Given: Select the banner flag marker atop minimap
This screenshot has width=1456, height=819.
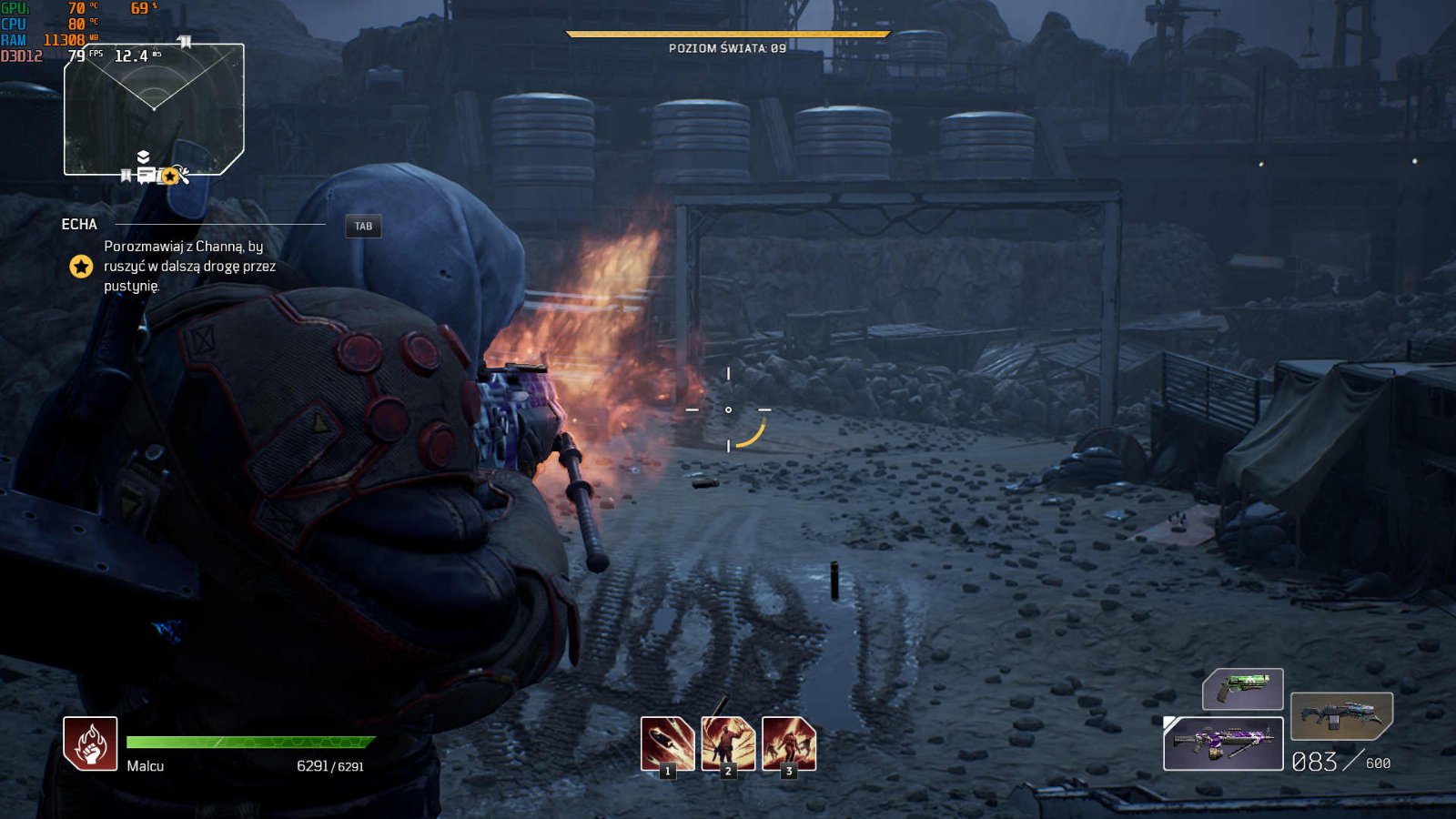Looking at the screenshot, I should [185, 42].
